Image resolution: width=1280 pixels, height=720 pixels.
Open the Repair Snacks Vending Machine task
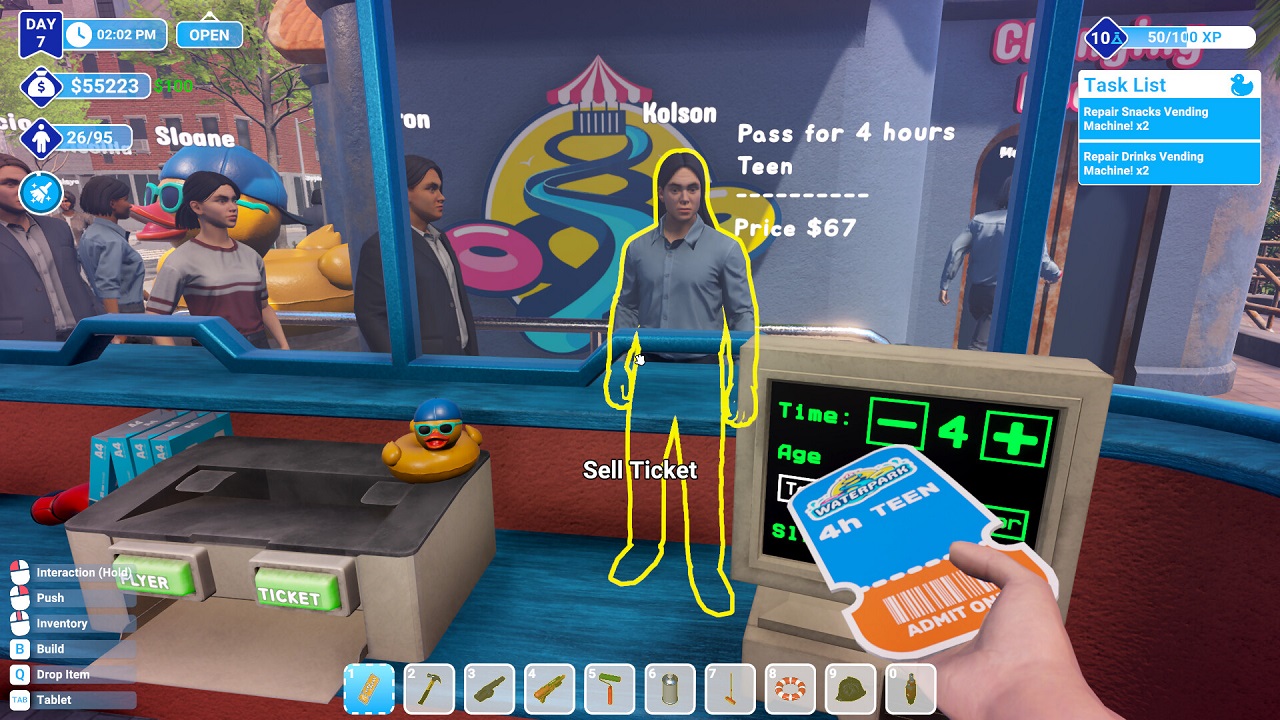pos(1168,118)
